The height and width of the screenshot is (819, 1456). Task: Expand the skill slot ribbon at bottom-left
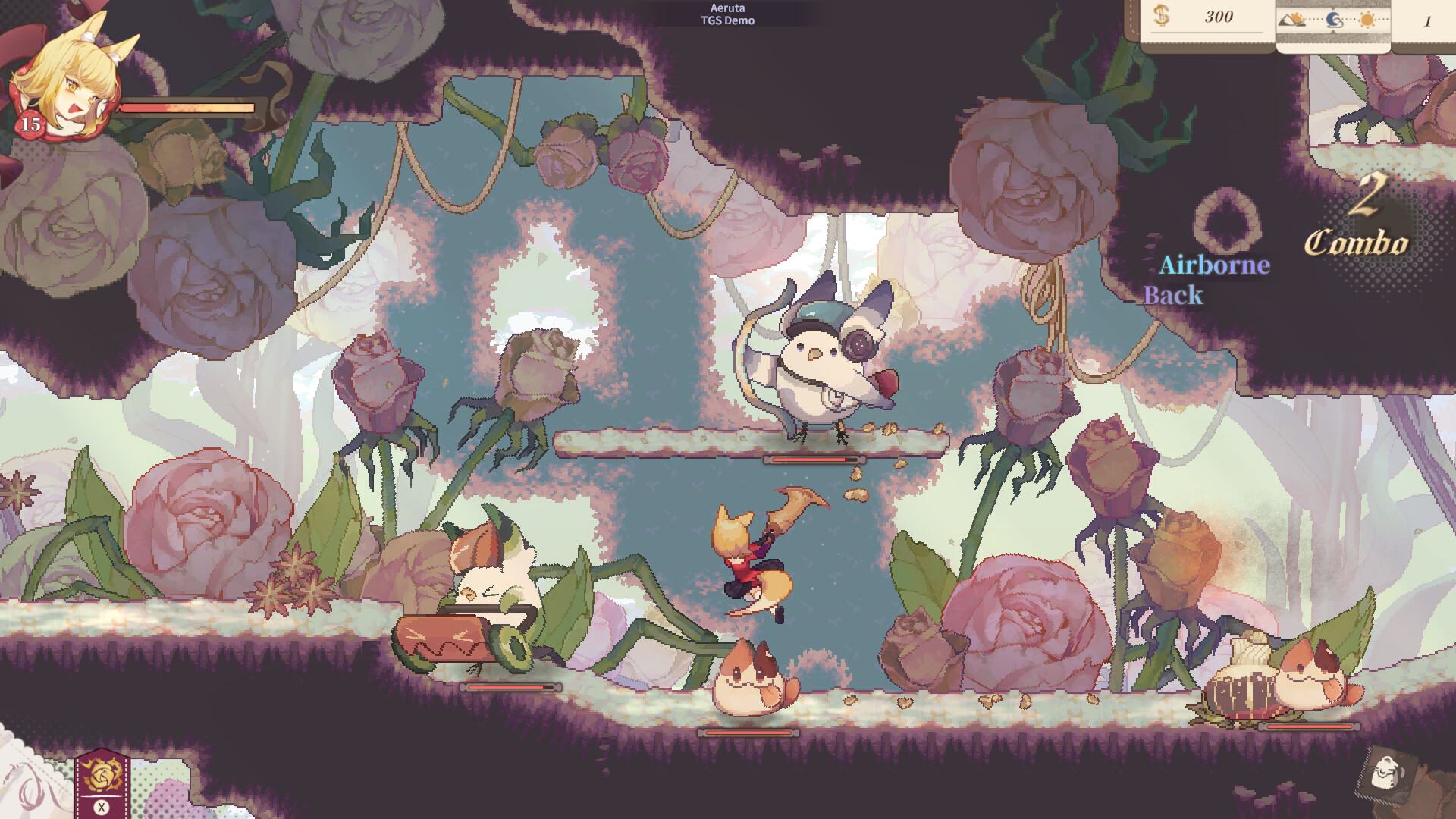pyautogui.click(x=101, y=751)
